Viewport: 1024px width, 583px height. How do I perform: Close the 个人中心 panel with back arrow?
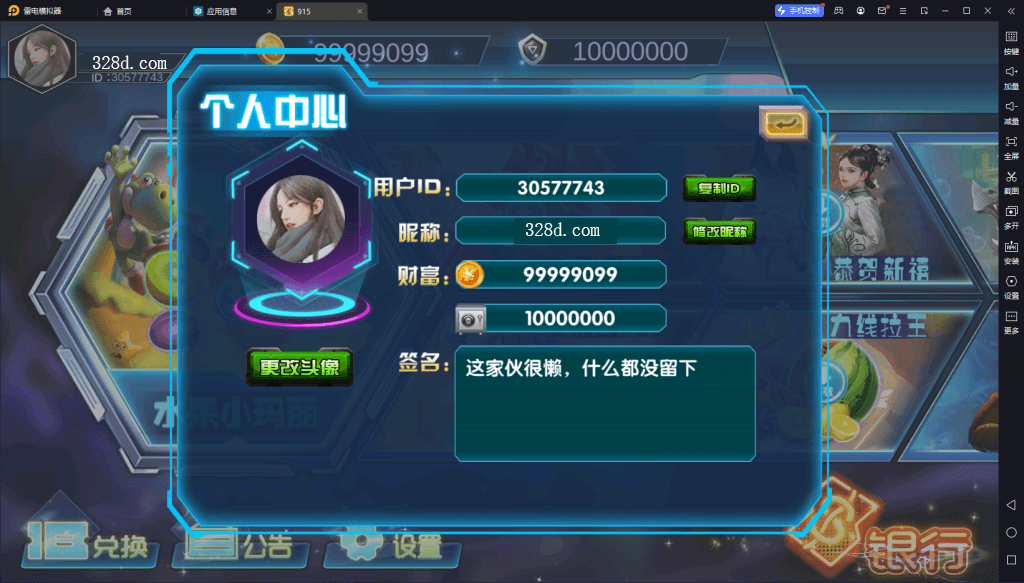(x=783, y=122)
